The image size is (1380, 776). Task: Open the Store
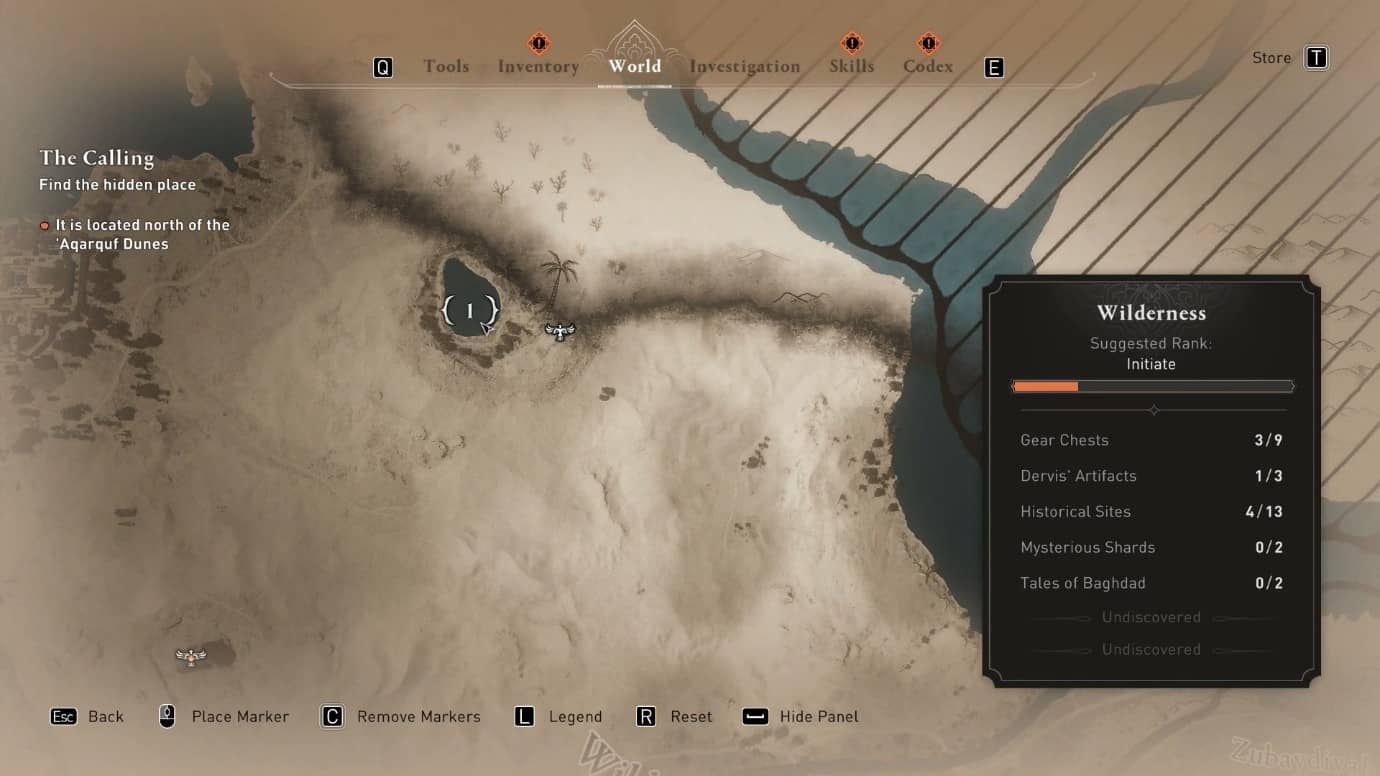[x=1271, y=57]
